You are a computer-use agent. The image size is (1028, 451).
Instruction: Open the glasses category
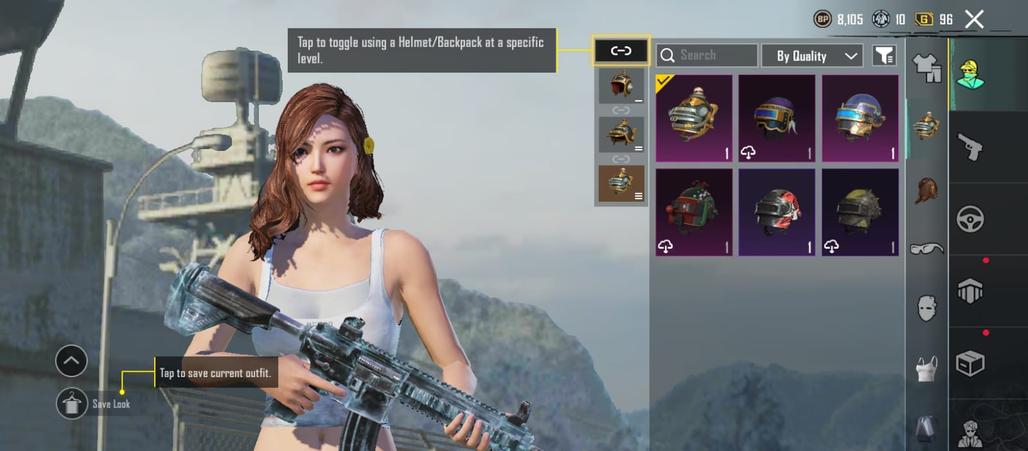click(x=927, y=248)
